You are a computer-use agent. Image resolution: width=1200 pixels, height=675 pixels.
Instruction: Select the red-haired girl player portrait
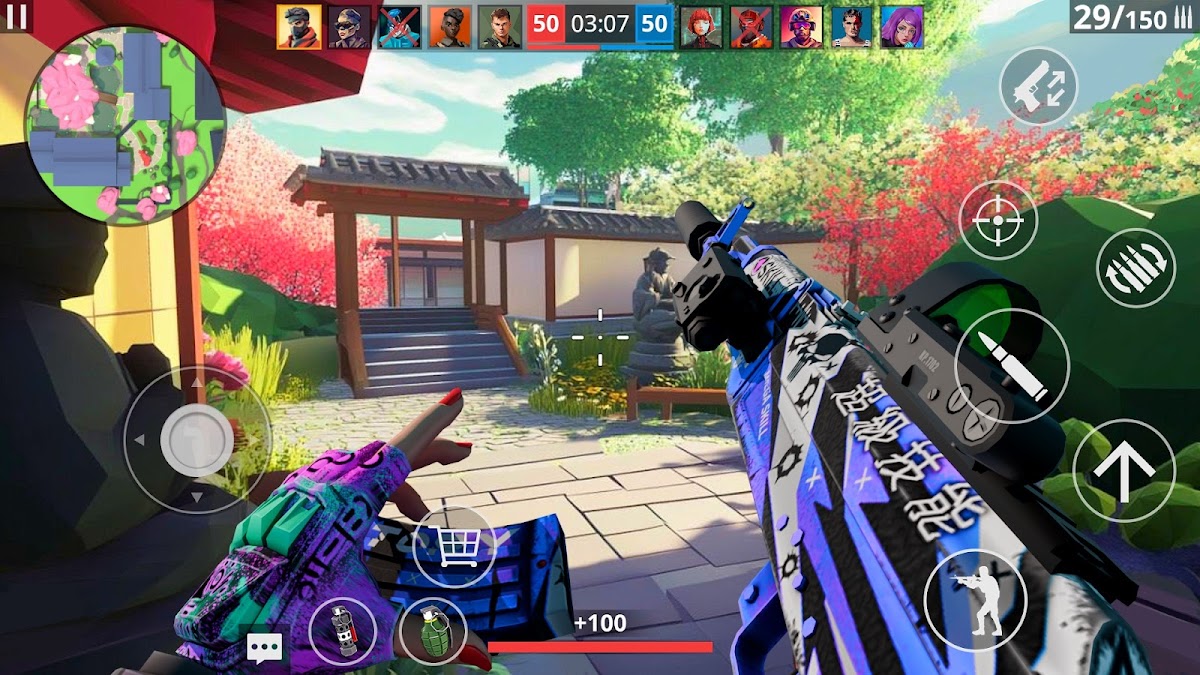pyautogui.click(x=701, y=27)
